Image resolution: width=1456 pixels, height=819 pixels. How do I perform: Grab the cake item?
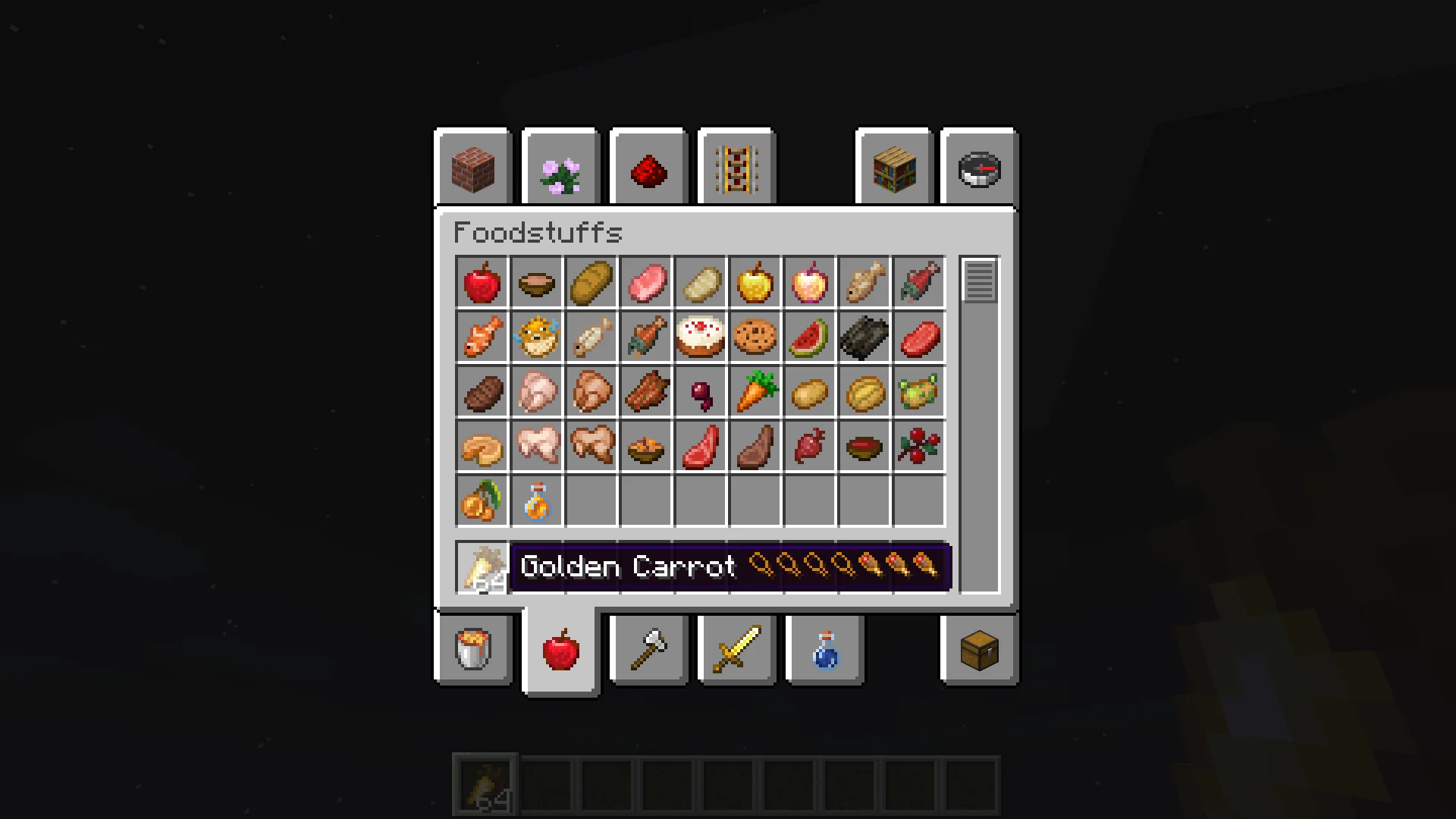point(701,337)
